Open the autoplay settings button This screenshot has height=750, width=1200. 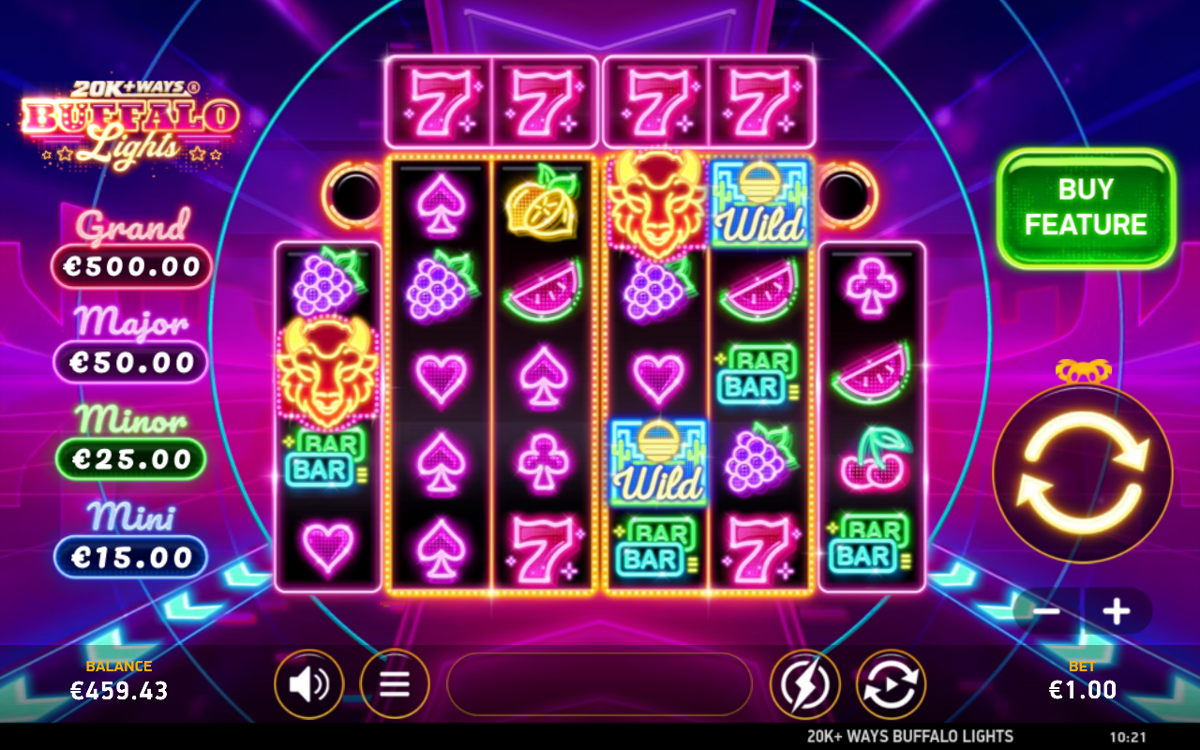coord(891,684)
